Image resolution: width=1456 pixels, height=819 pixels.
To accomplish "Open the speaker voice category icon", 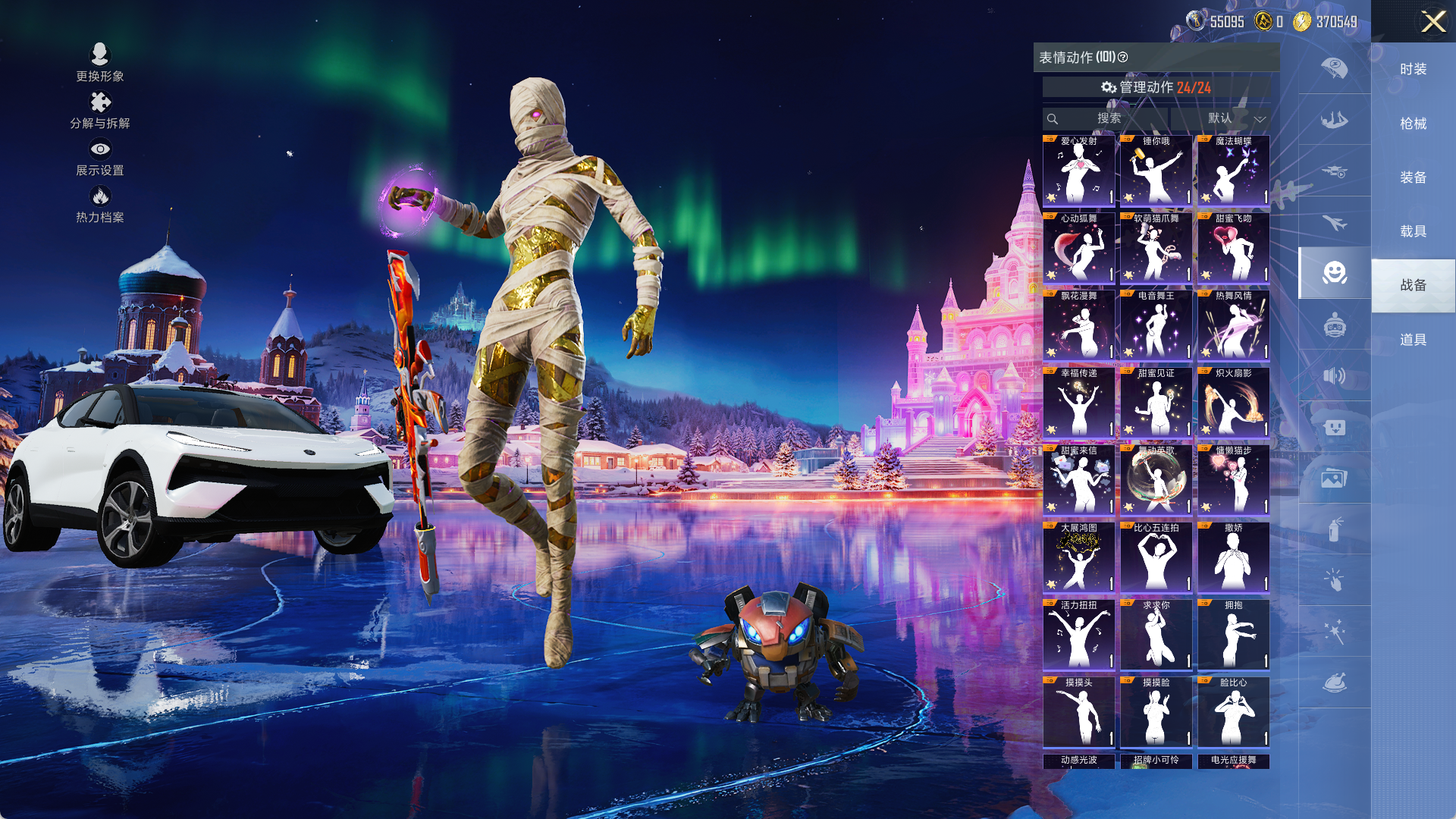I will coord(1334,375).
